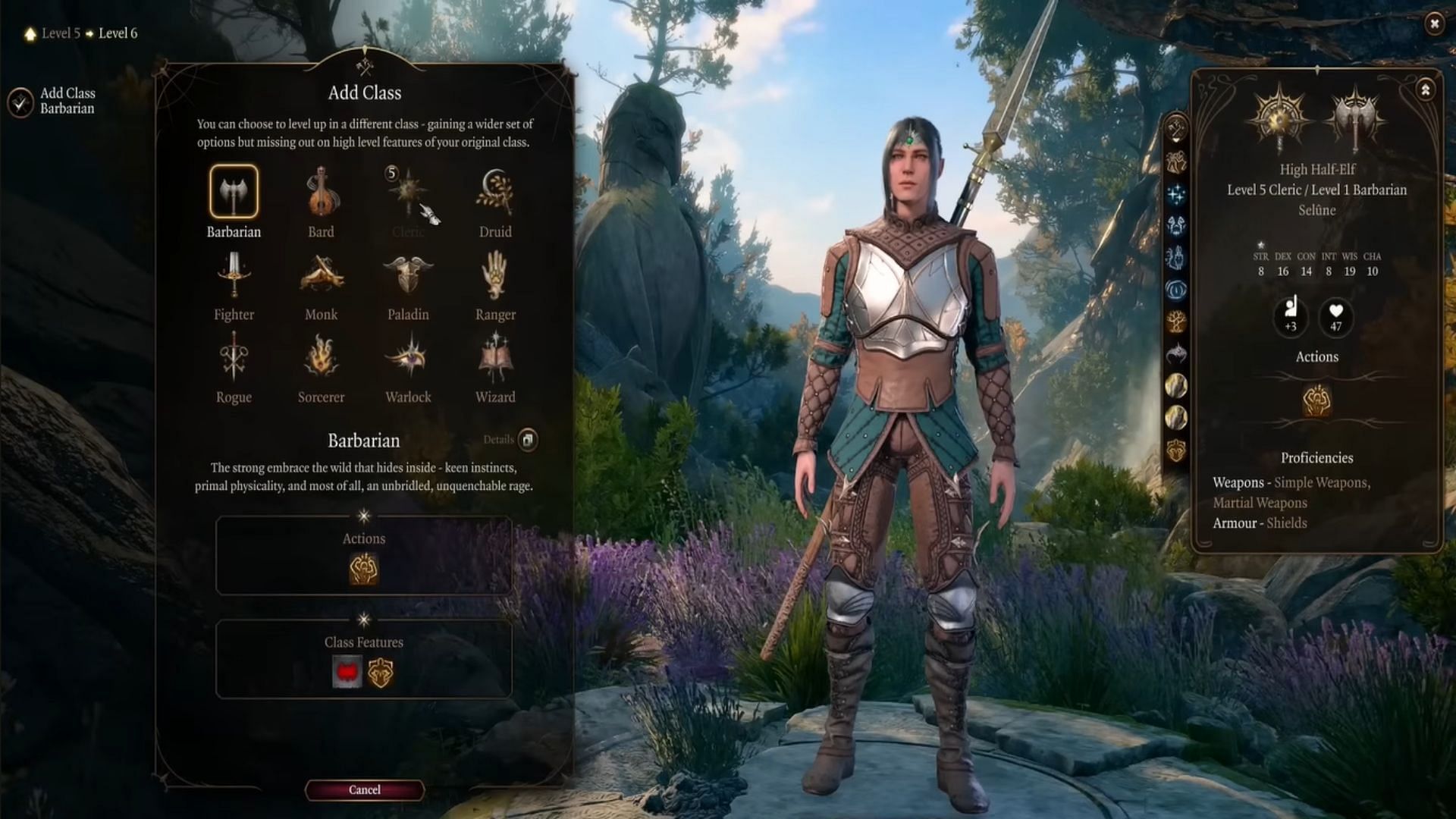Inspect the Rage action icon
The height and width of the screenshot is (819, 1456).
tap(364, 570)
